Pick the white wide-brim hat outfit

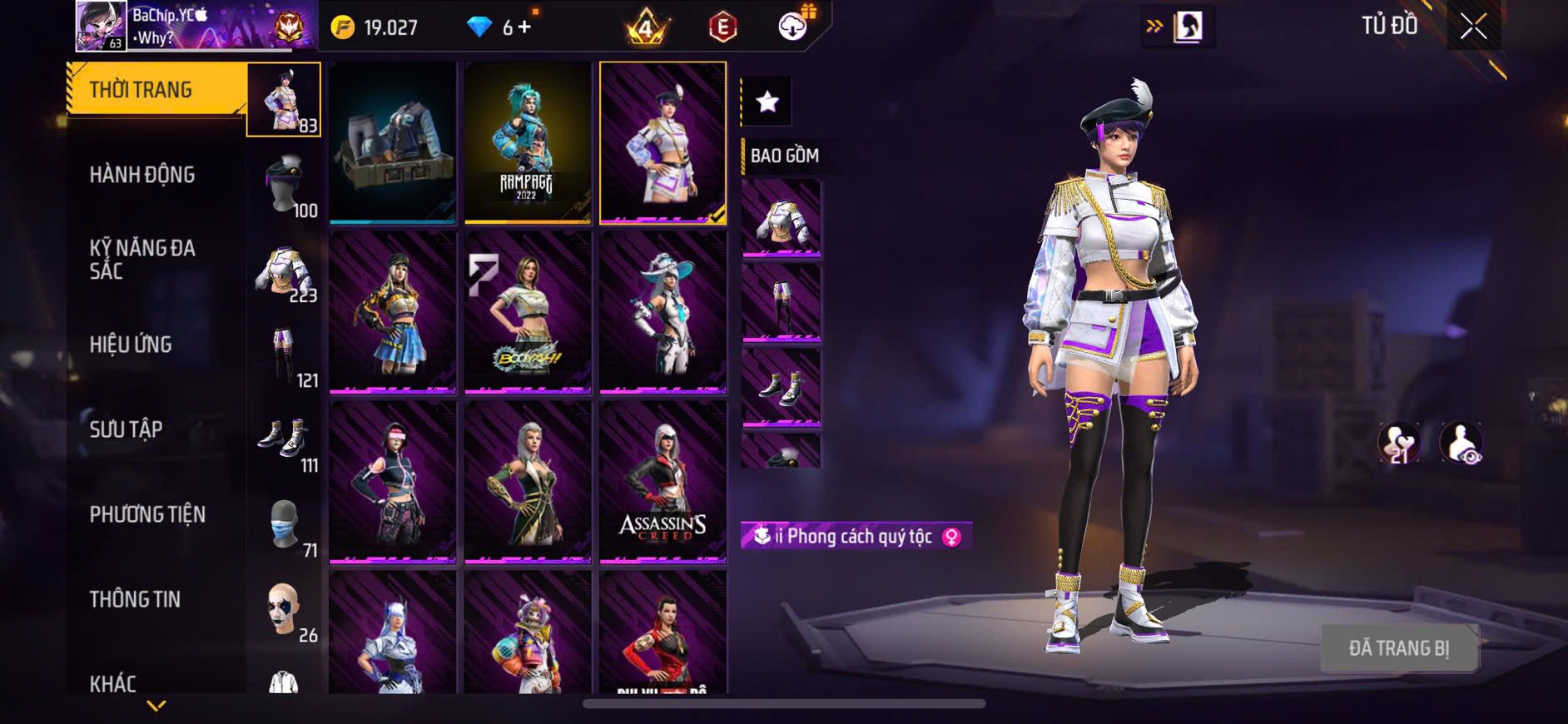point(662,312)
